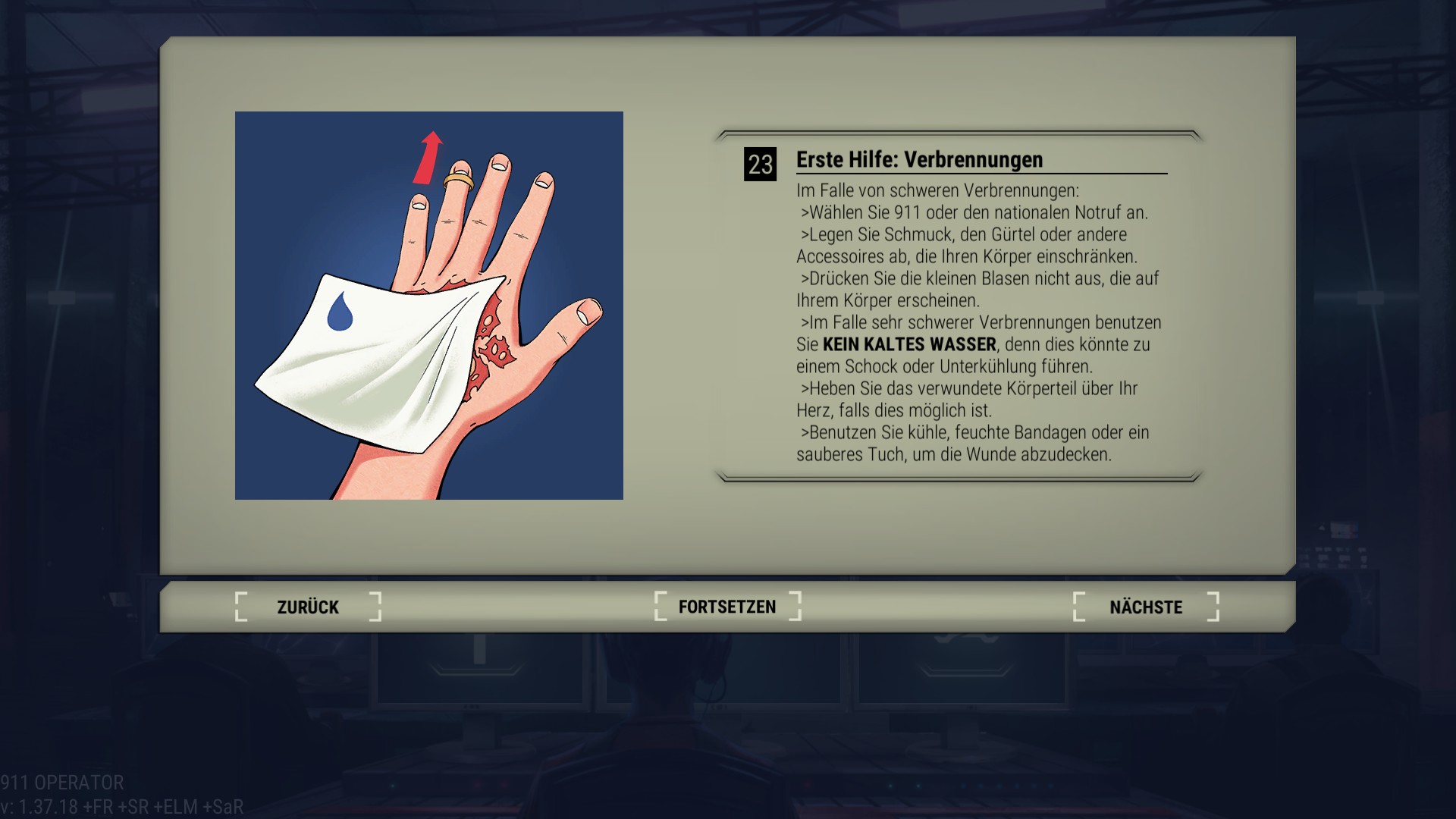This screenshot has width=1456, height=819.
Task: Show the next tip with NÄCHSTE
Action: (x=1146, y=607)
